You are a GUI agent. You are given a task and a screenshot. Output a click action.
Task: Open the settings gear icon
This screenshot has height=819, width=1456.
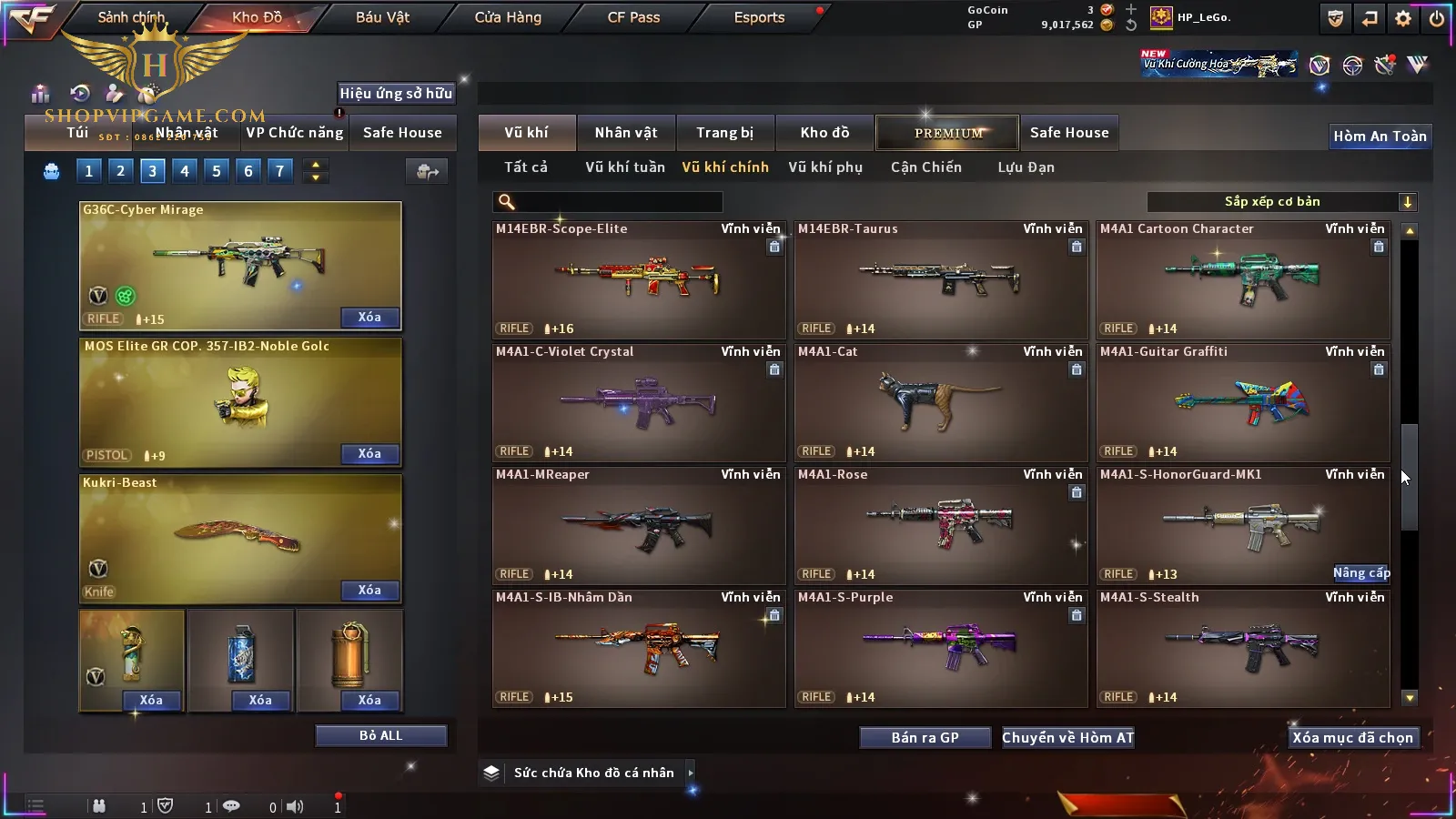point(1403,18)
